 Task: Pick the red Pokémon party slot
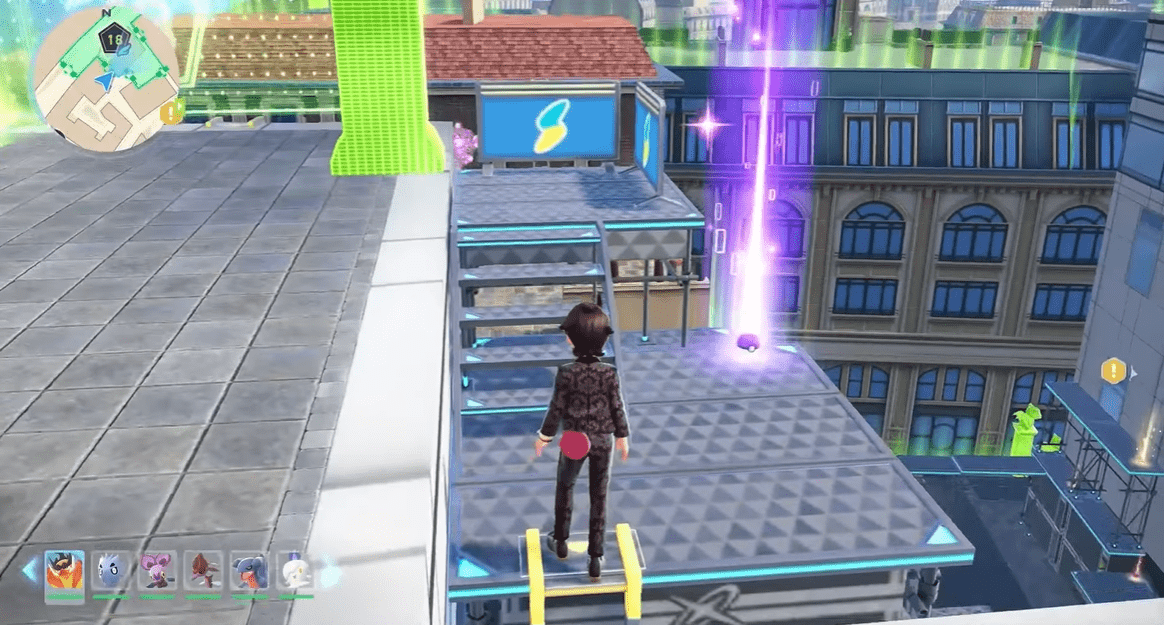click(205, 571)
